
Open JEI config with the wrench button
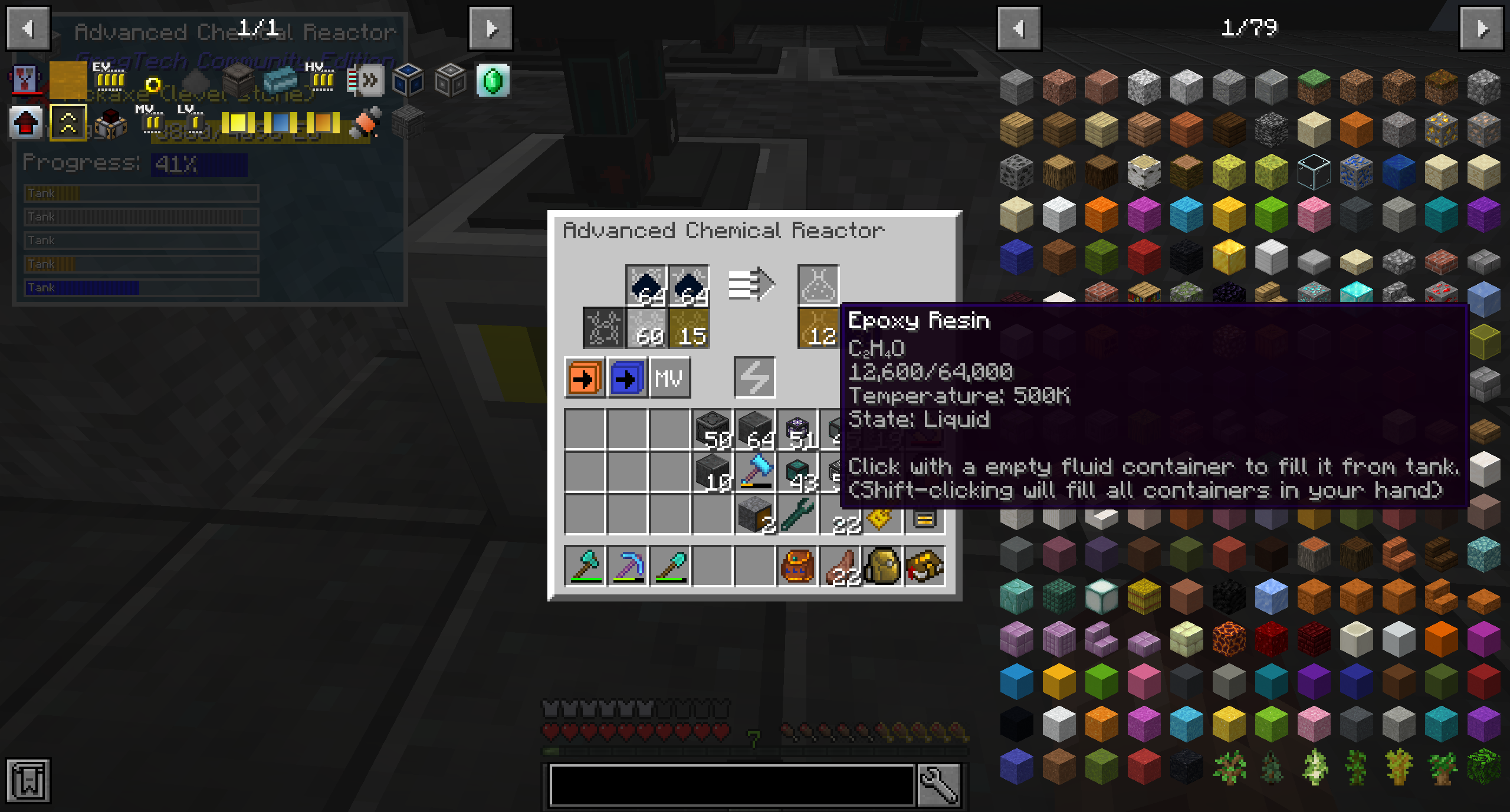[x=939, y=784]
